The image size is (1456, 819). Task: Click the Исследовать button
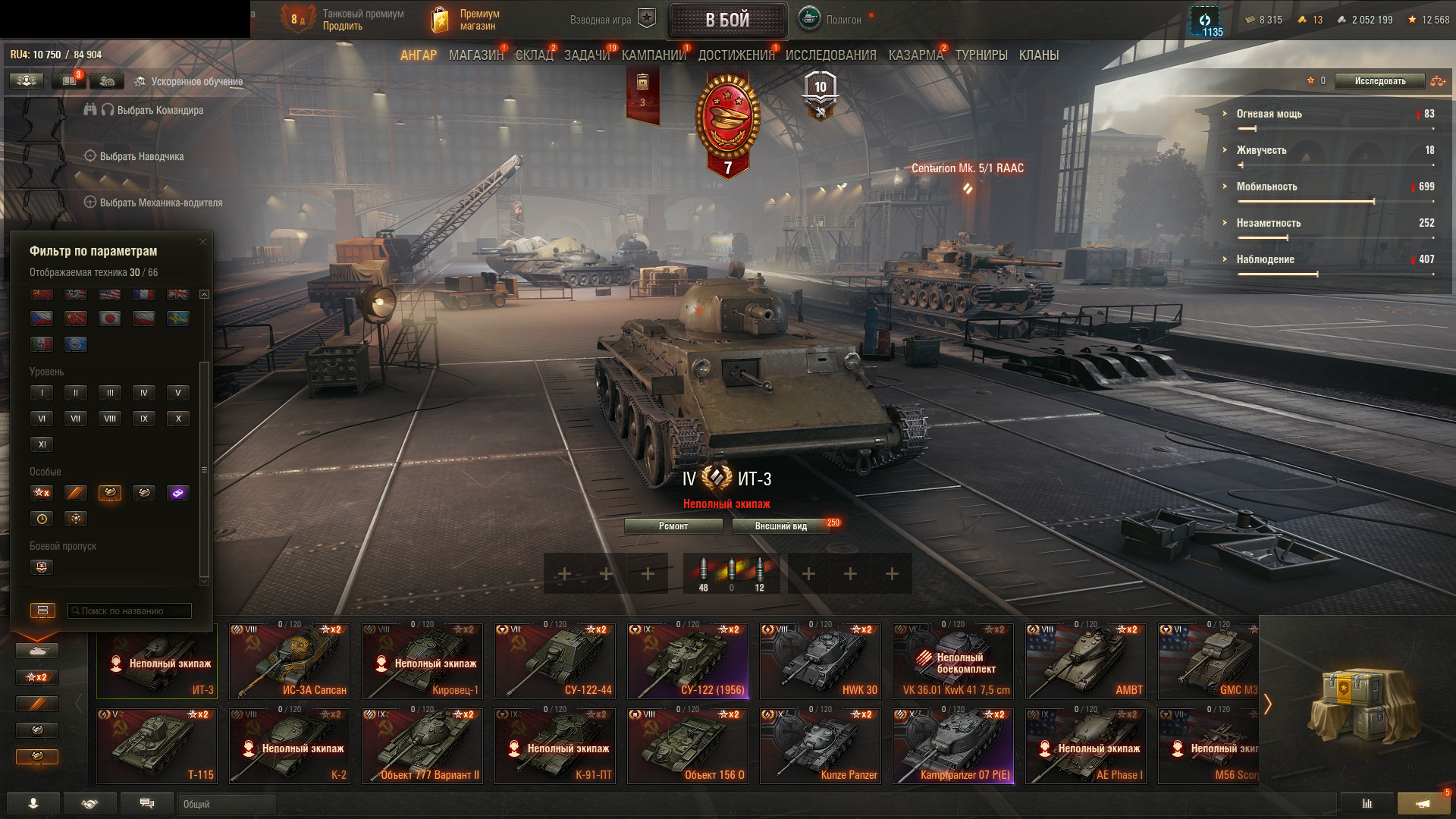(1379, 81)
